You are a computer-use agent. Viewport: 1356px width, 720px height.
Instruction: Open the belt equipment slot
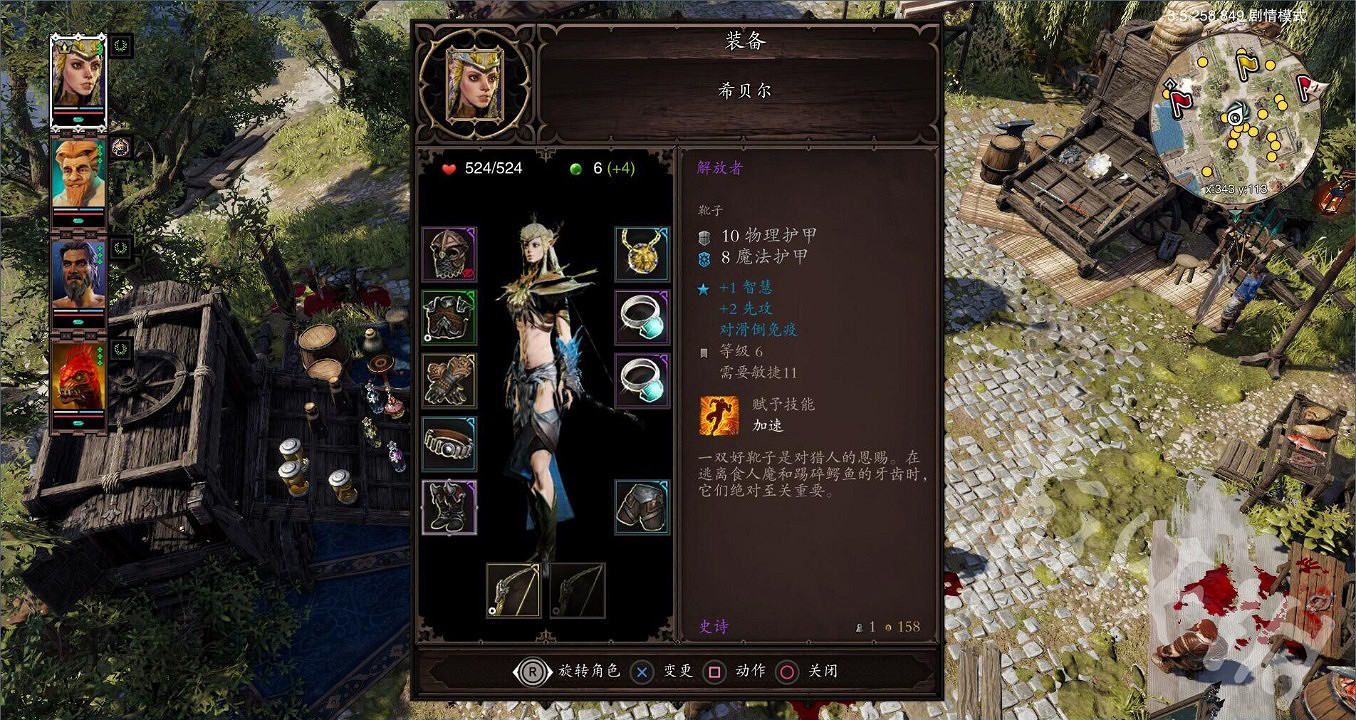(449, 446)
